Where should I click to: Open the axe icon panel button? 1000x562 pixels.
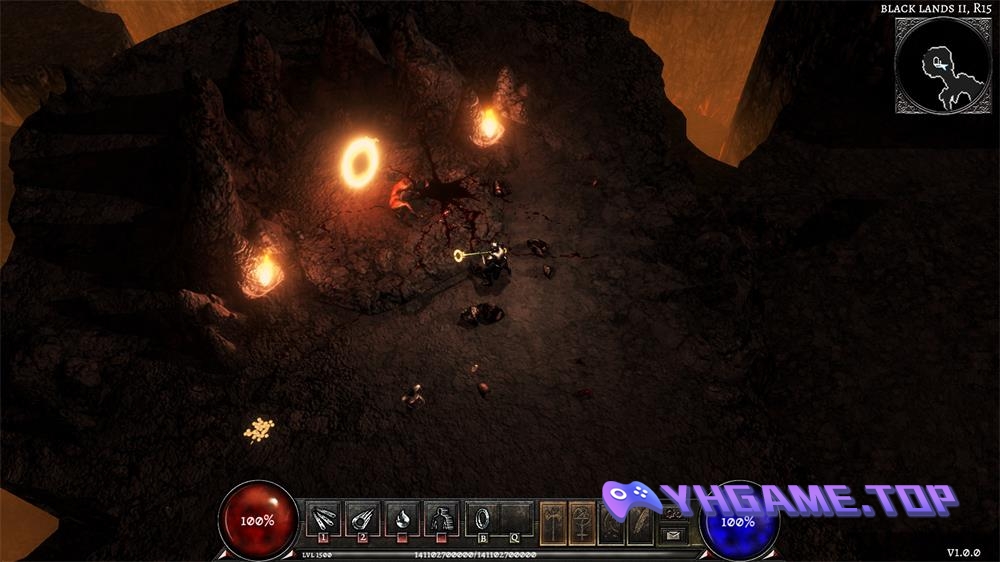[554, 521]
